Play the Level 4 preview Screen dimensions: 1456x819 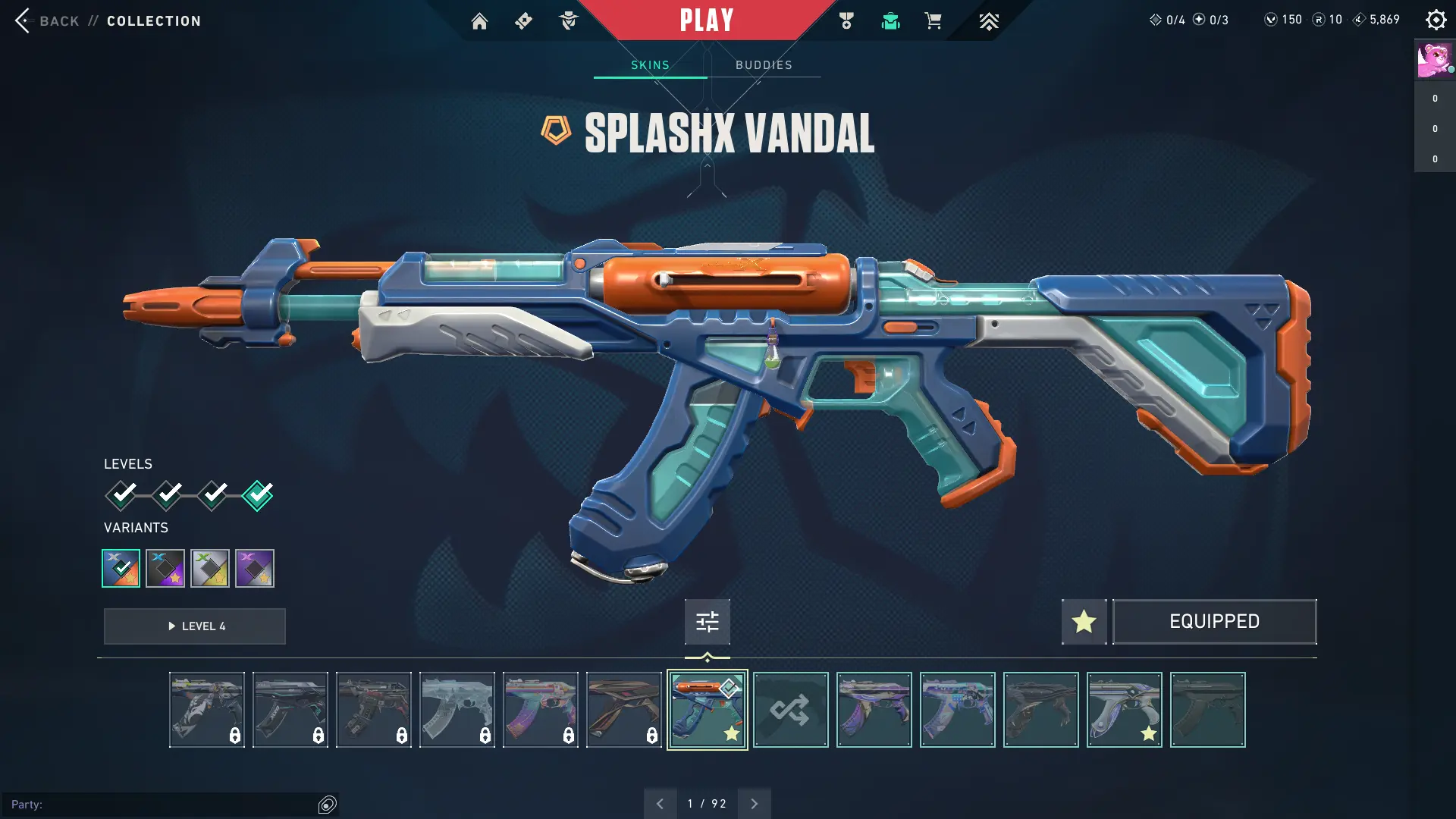(x=195, y=626)
